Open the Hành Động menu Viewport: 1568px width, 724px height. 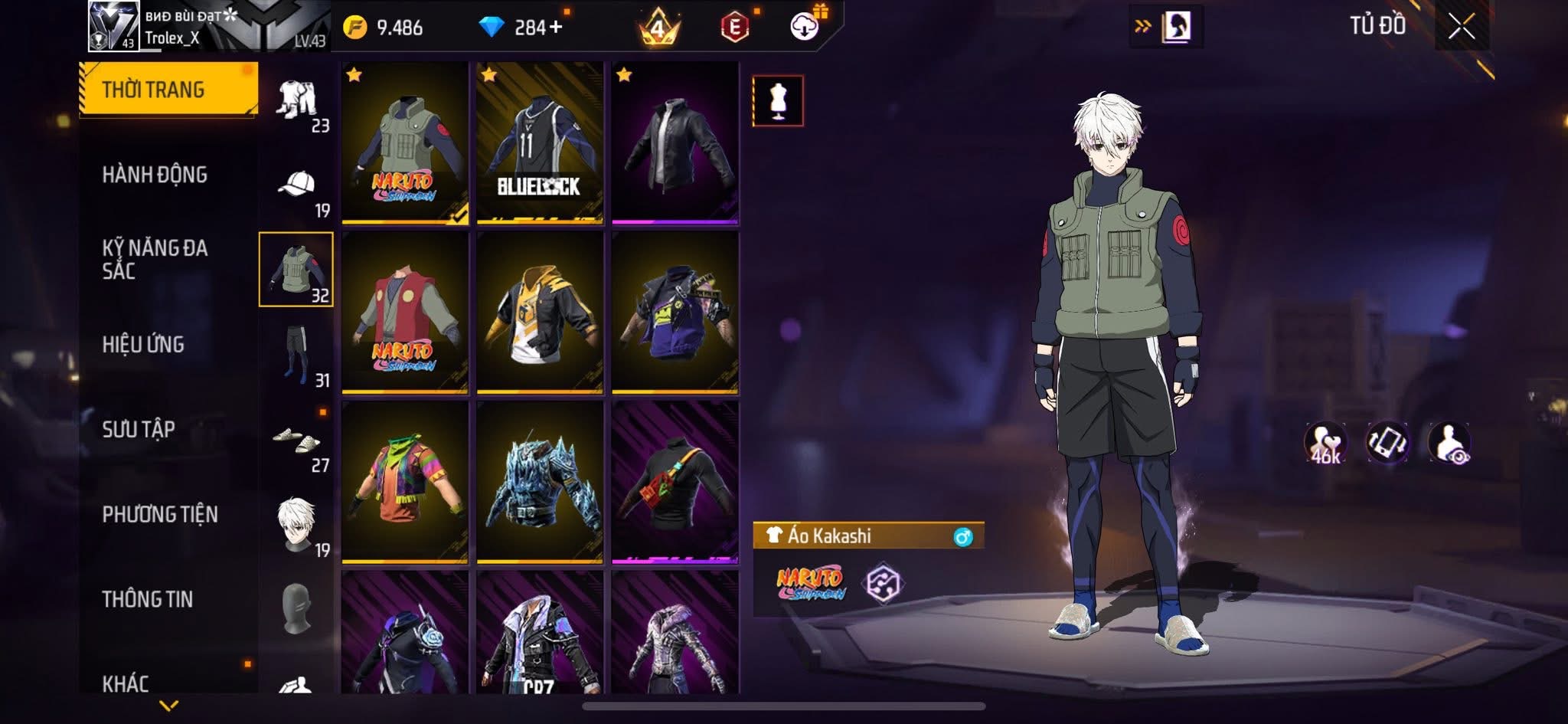pyautogui.click(x=155, y=175)
